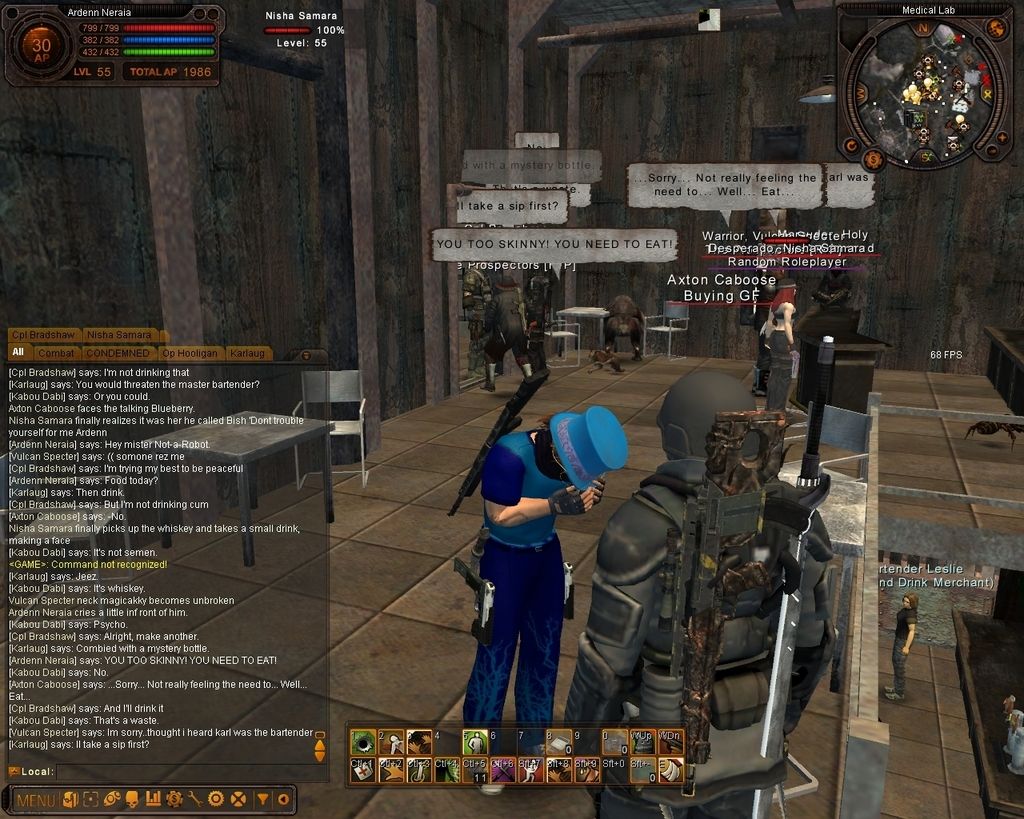Screen dimensions: 1024x819
Task: Use the first aid kit in the Ctl+1 slot
Action: (362, 770)
